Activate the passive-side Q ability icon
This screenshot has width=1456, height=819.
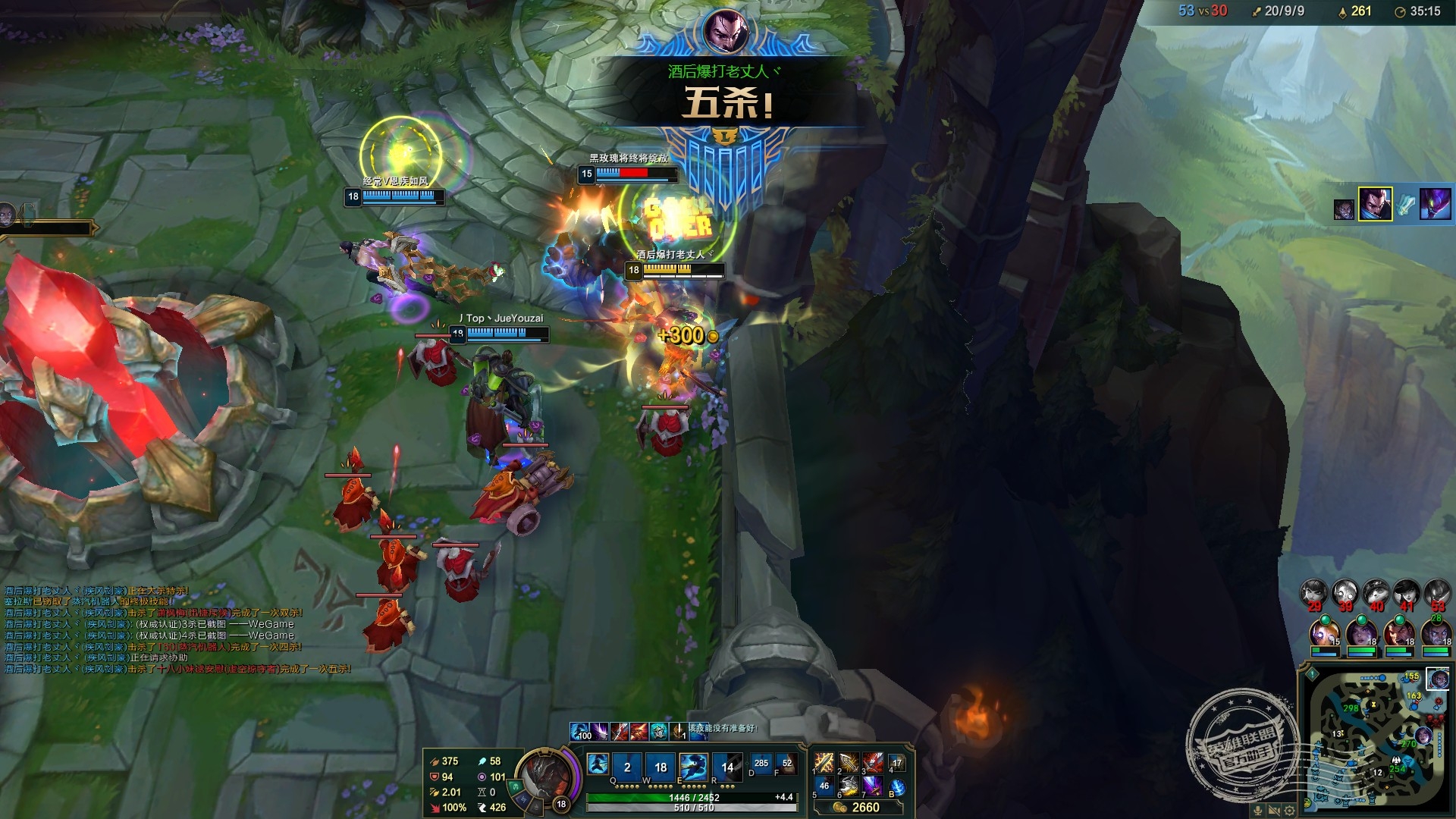pos(598,767)
